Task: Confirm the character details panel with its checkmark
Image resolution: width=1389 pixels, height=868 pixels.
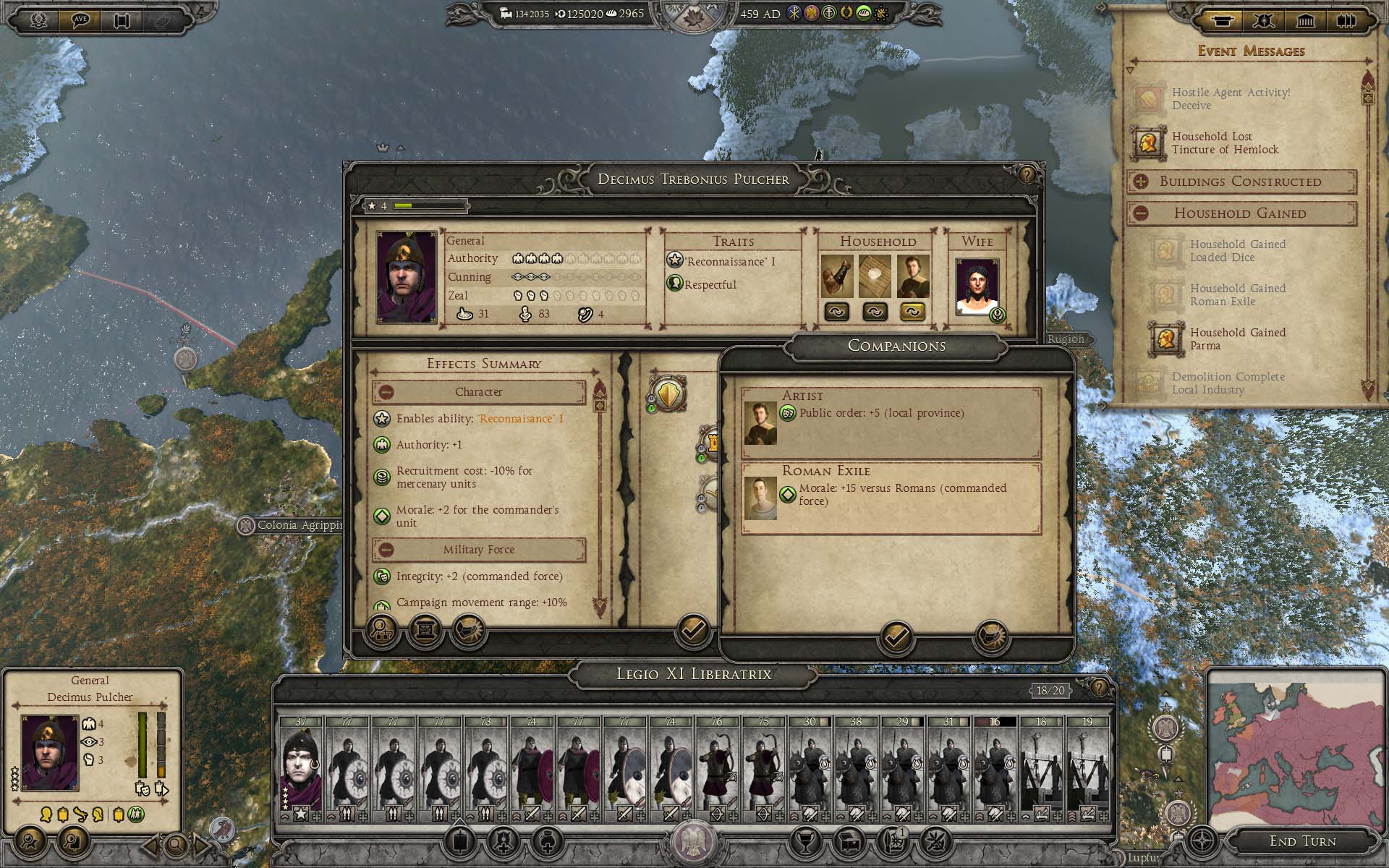Action: point(692,631)
